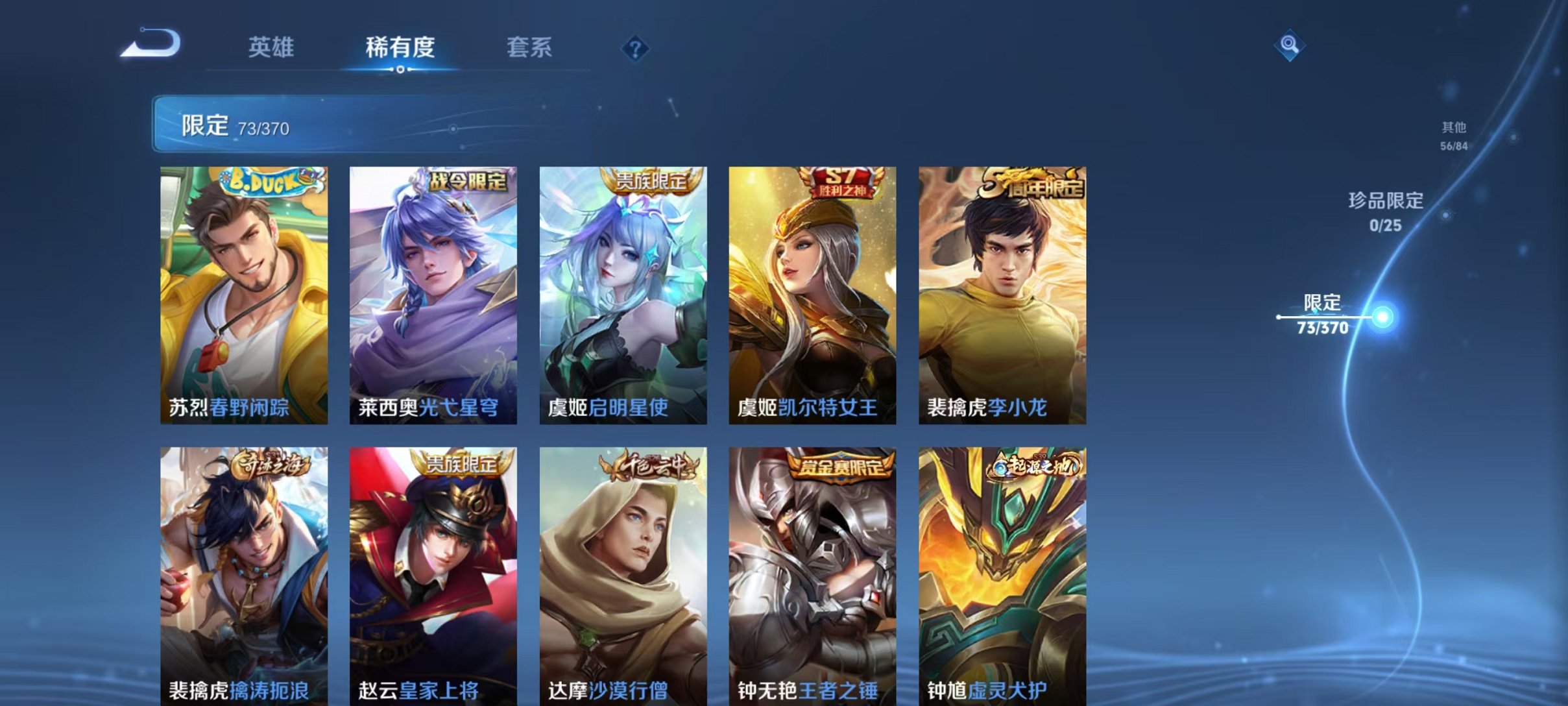Screen dimensions: 1568x706
Task: Select the 稀有度 tab
Action: click(400, 47)
